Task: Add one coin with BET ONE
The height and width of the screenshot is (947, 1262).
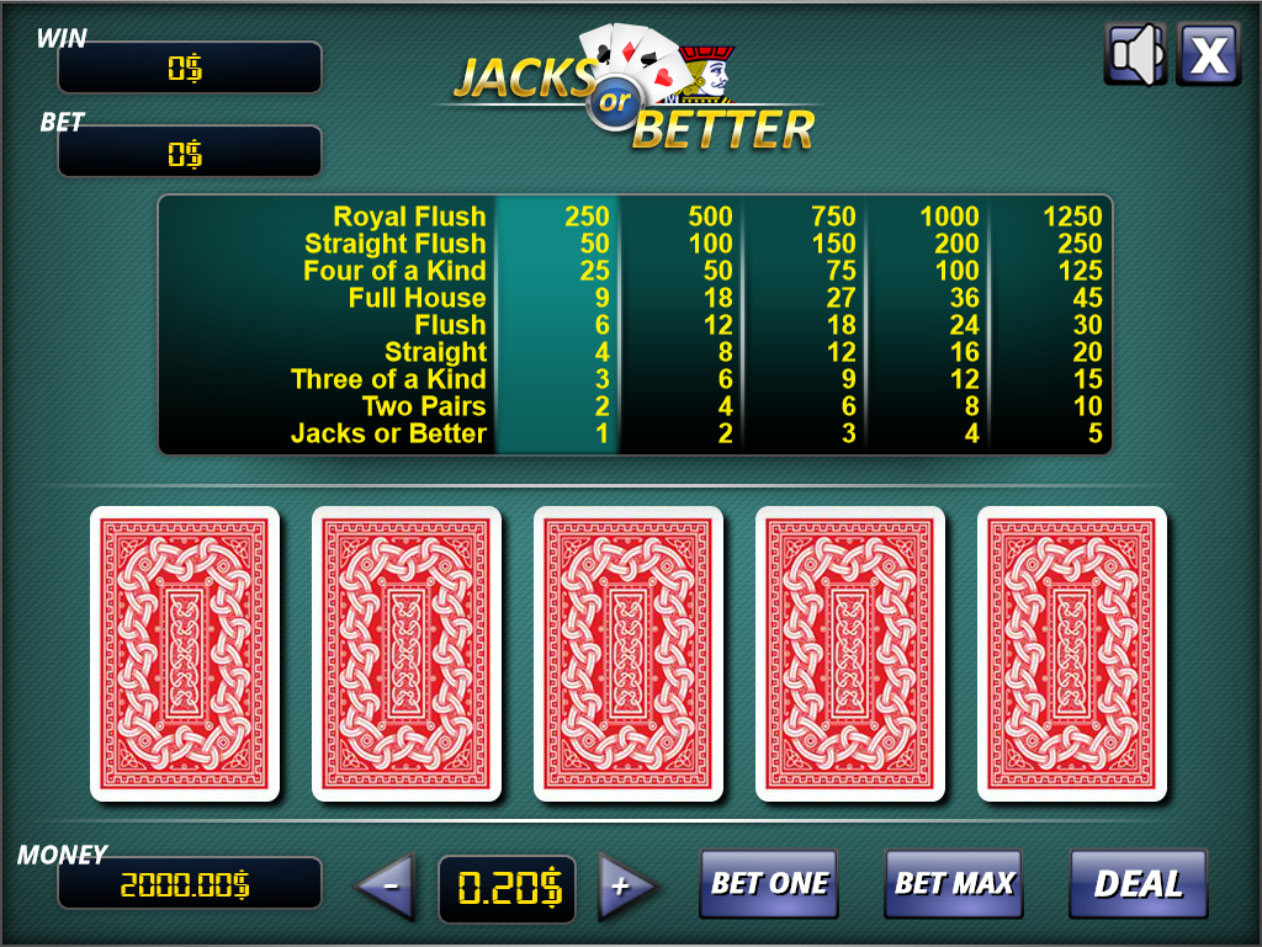Action: click(768, 884)
